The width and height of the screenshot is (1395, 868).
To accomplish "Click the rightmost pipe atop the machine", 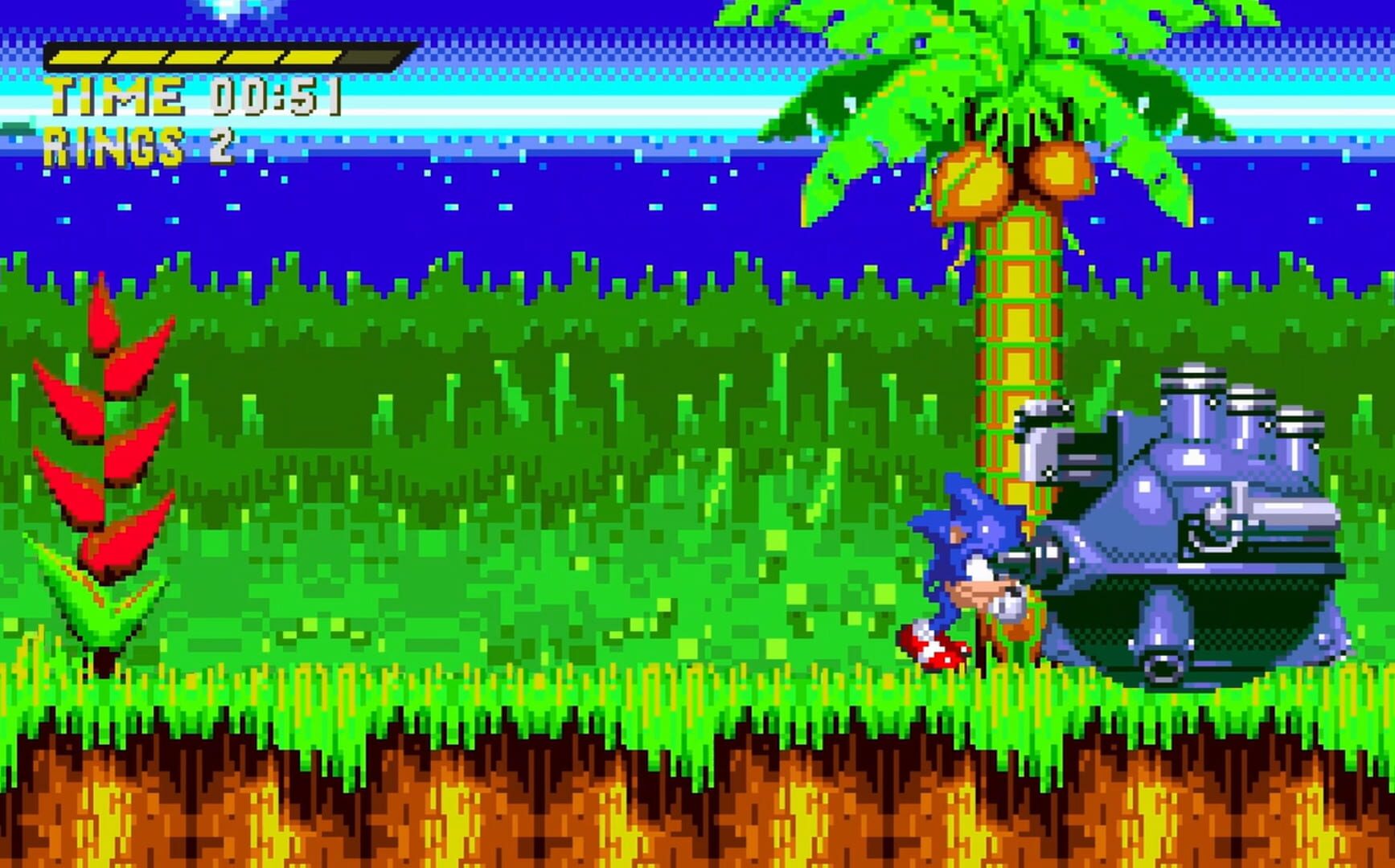I will click(1300, 418).
